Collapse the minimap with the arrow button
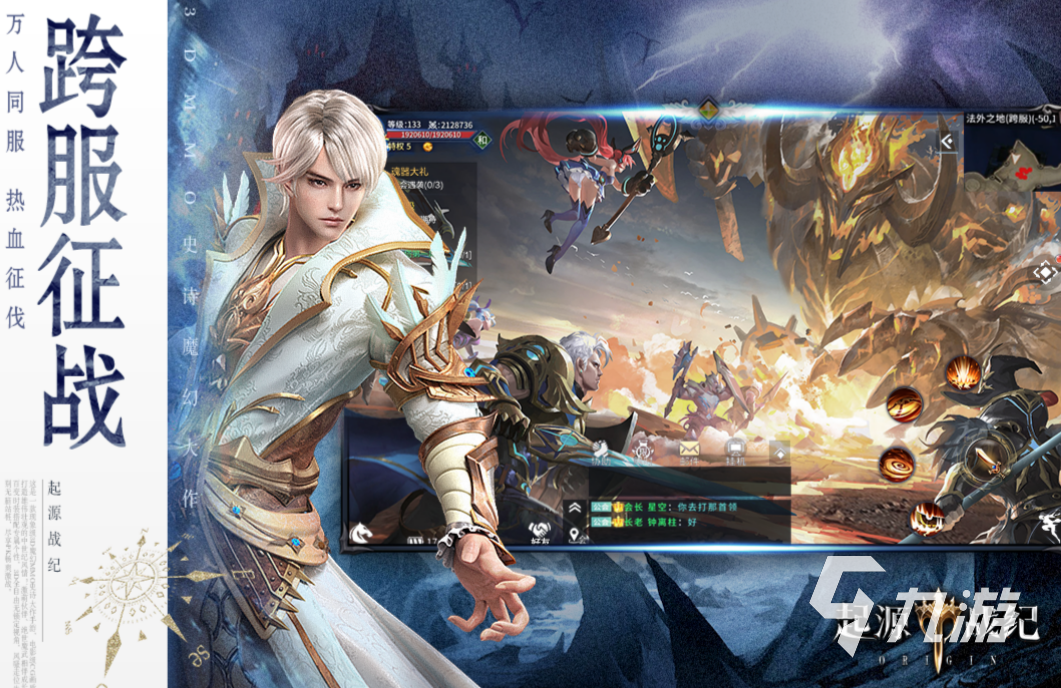Screen dimensions: 1061x688 pyautogui.click(x=947, y=143)
